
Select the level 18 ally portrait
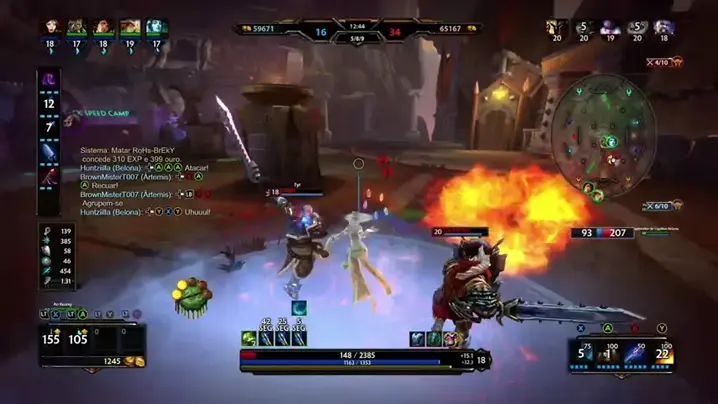tap(52, 28)
